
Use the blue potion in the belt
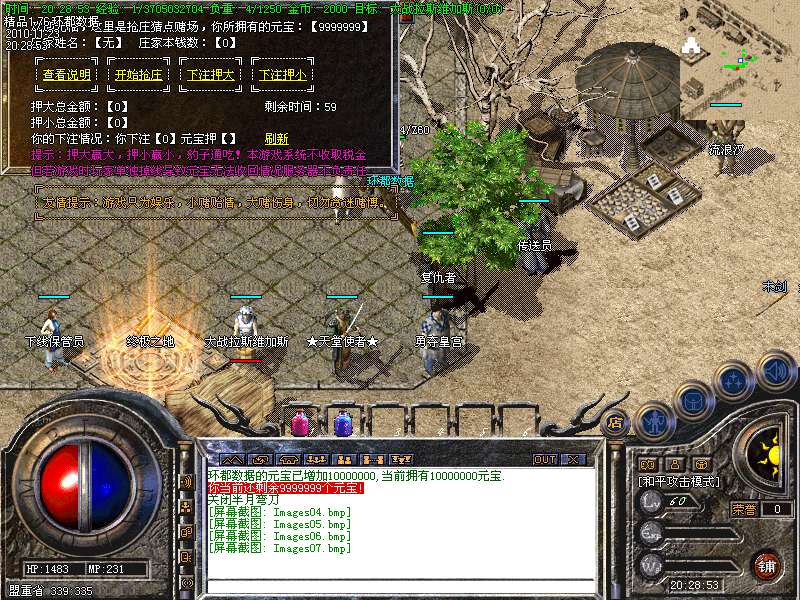(342, 424)
